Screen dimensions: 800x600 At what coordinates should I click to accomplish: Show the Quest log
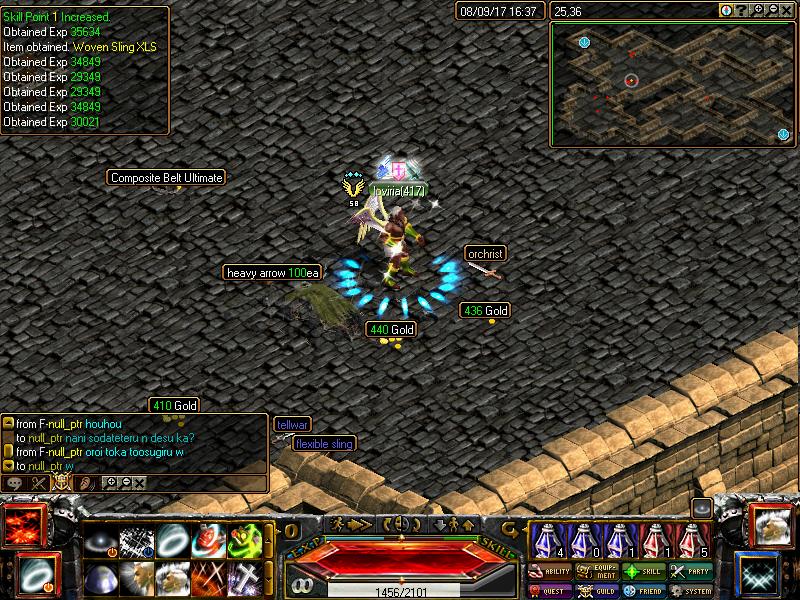pos(551,591)
